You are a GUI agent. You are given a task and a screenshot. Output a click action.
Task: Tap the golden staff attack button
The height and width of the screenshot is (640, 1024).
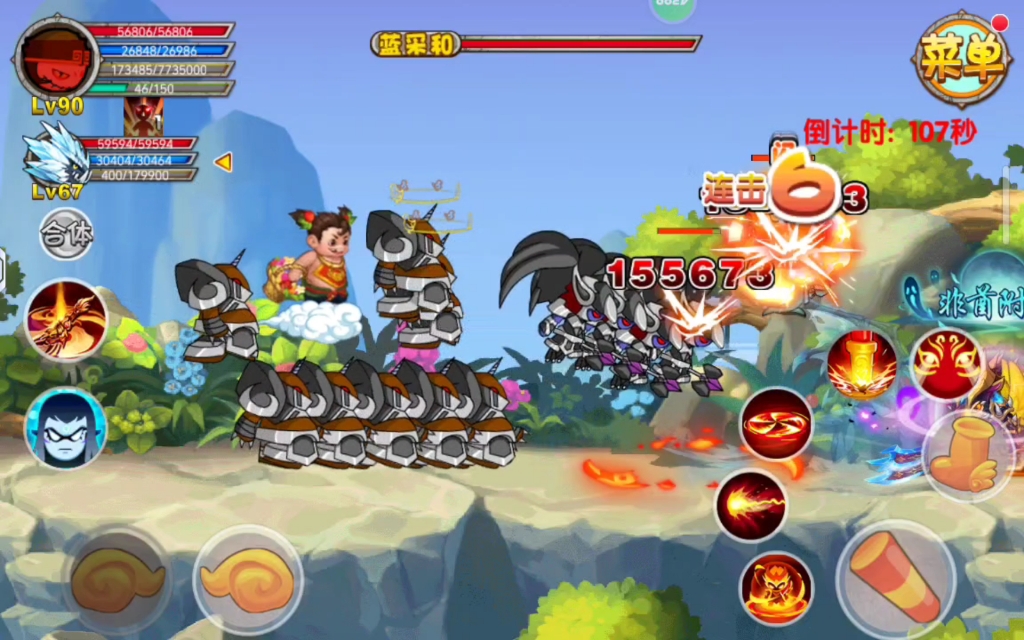895,579
